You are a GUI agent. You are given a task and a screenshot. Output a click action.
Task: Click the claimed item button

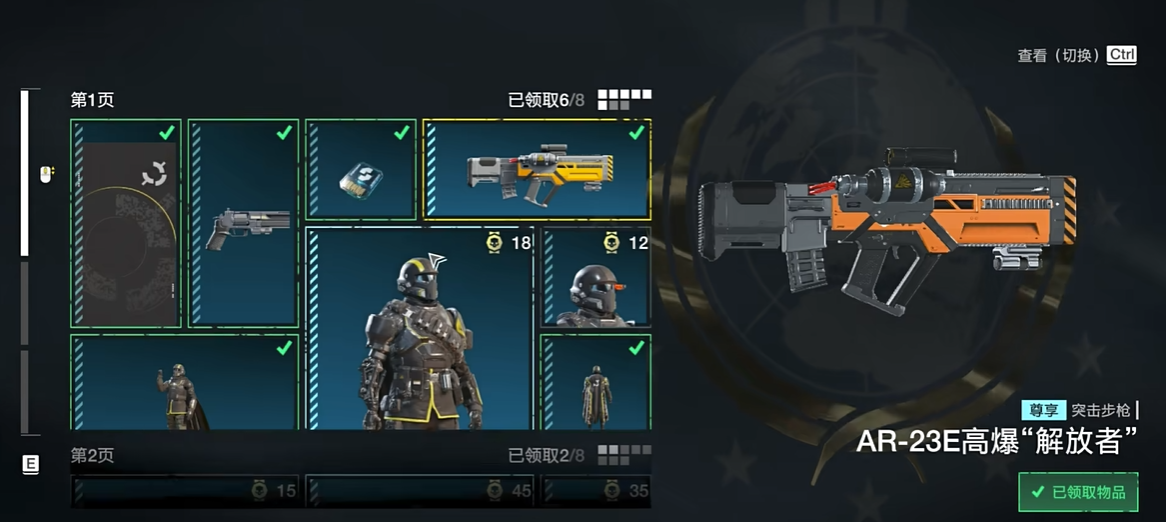pos(1078,492)
